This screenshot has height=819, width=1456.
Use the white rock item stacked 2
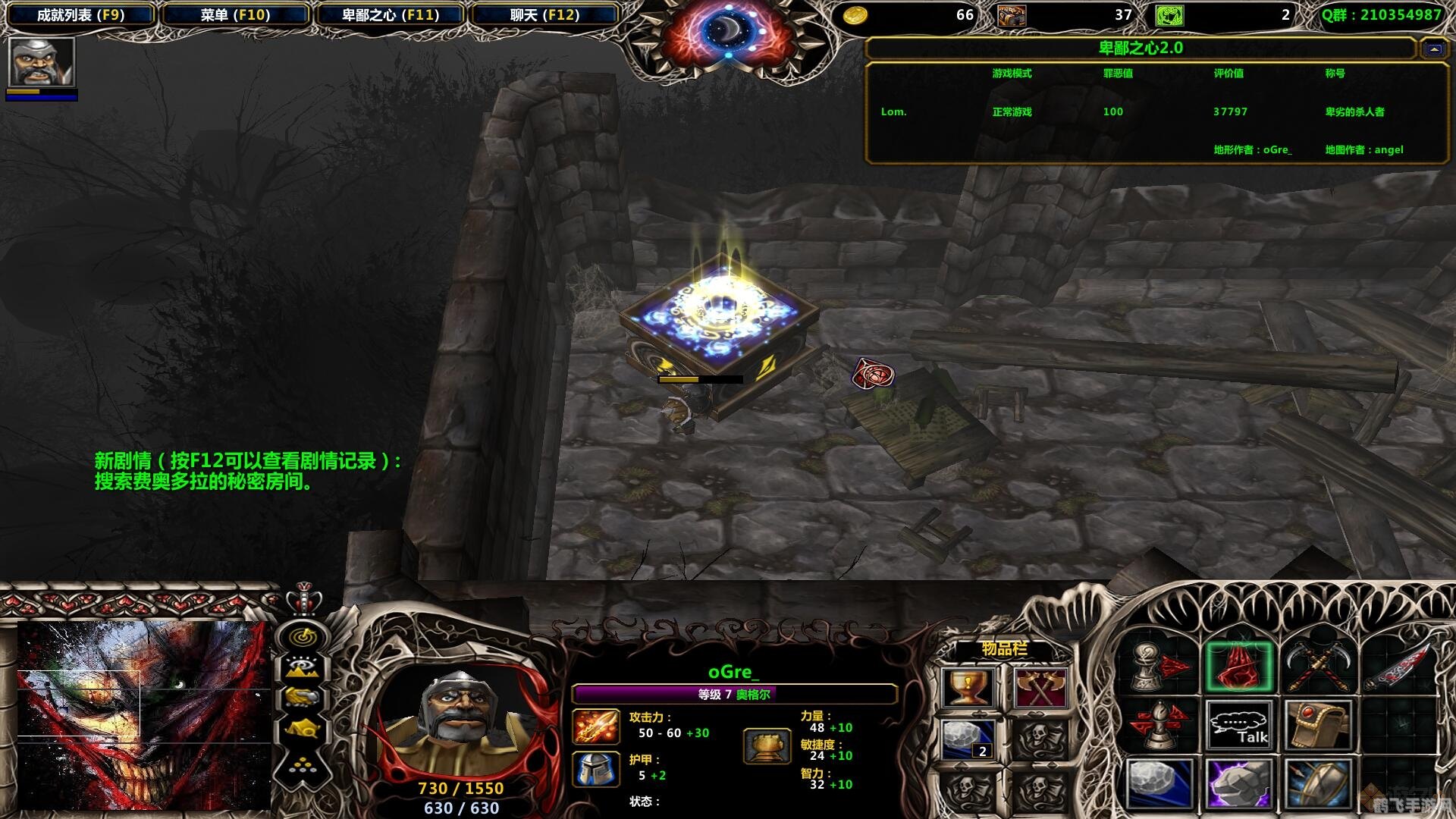coord(968,739)
